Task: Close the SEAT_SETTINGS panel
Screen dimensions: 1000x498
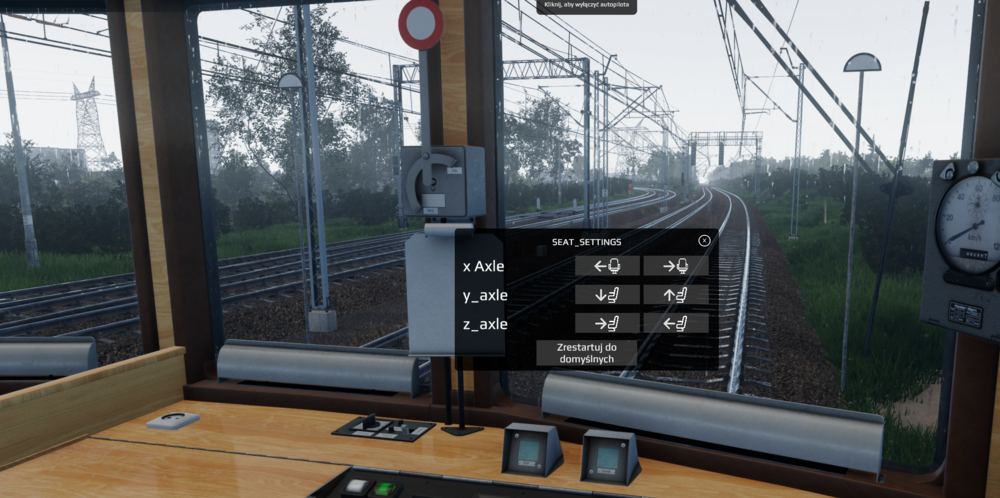Action: (x=704, y=241)
